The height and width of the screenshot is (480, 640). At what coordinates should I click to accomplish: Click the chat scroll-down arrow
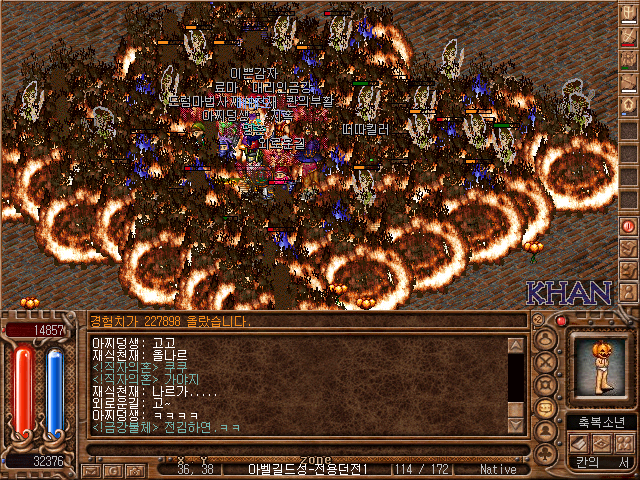tap(515, 425)
